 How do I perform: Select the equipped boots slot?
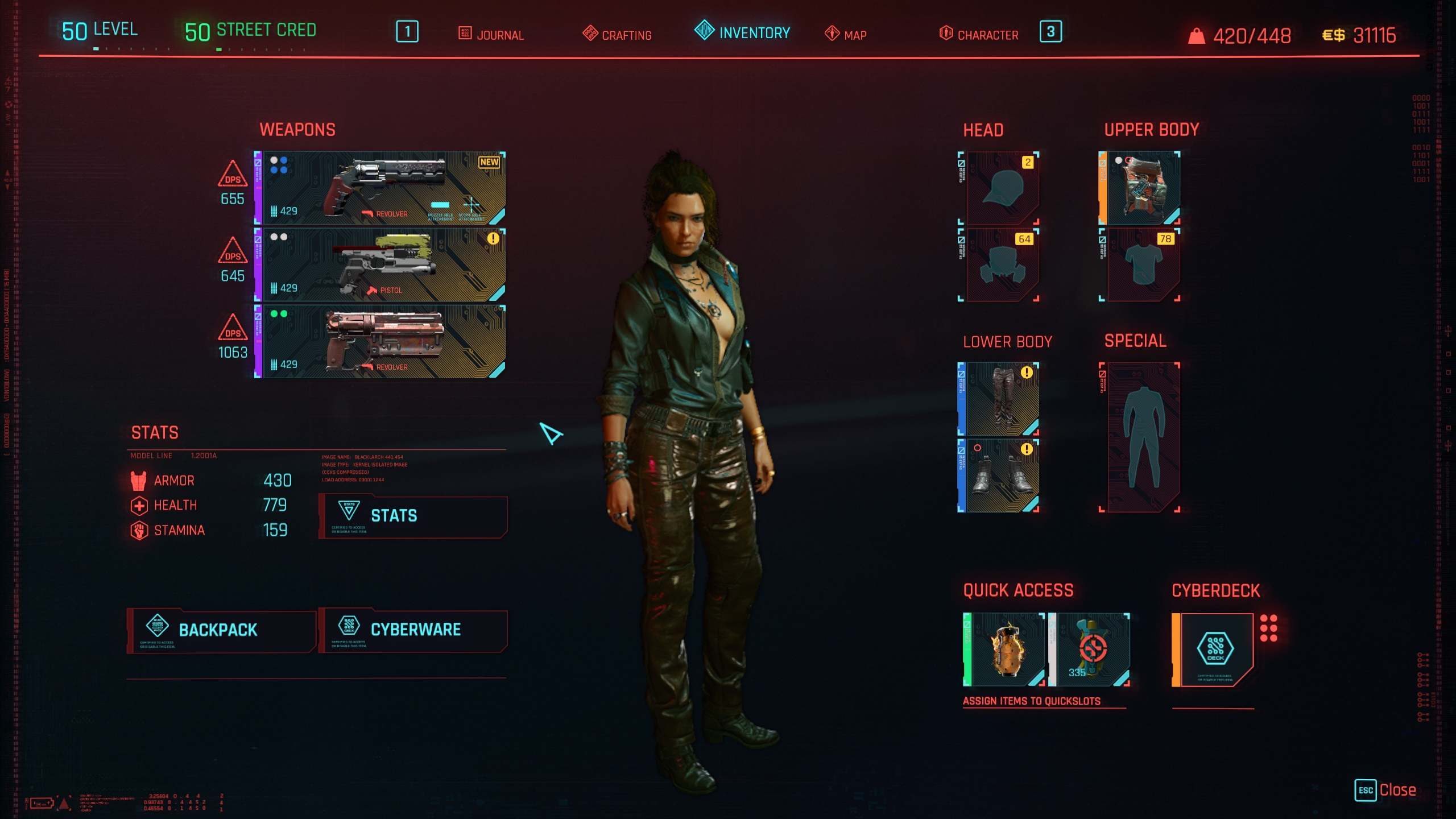tap(1002, 475)
